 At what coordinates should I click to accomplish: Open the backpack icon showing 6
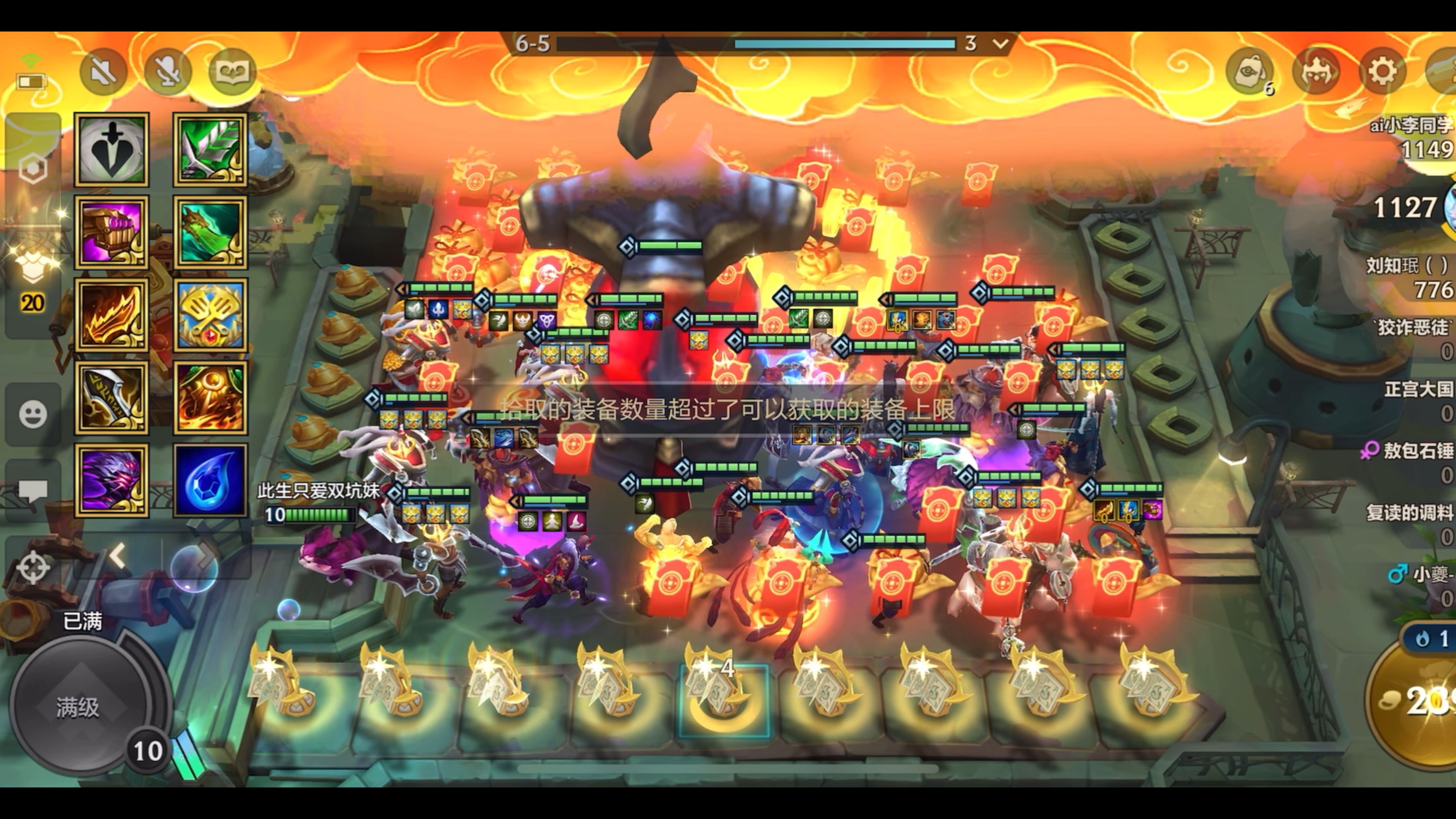(1250, 72)
